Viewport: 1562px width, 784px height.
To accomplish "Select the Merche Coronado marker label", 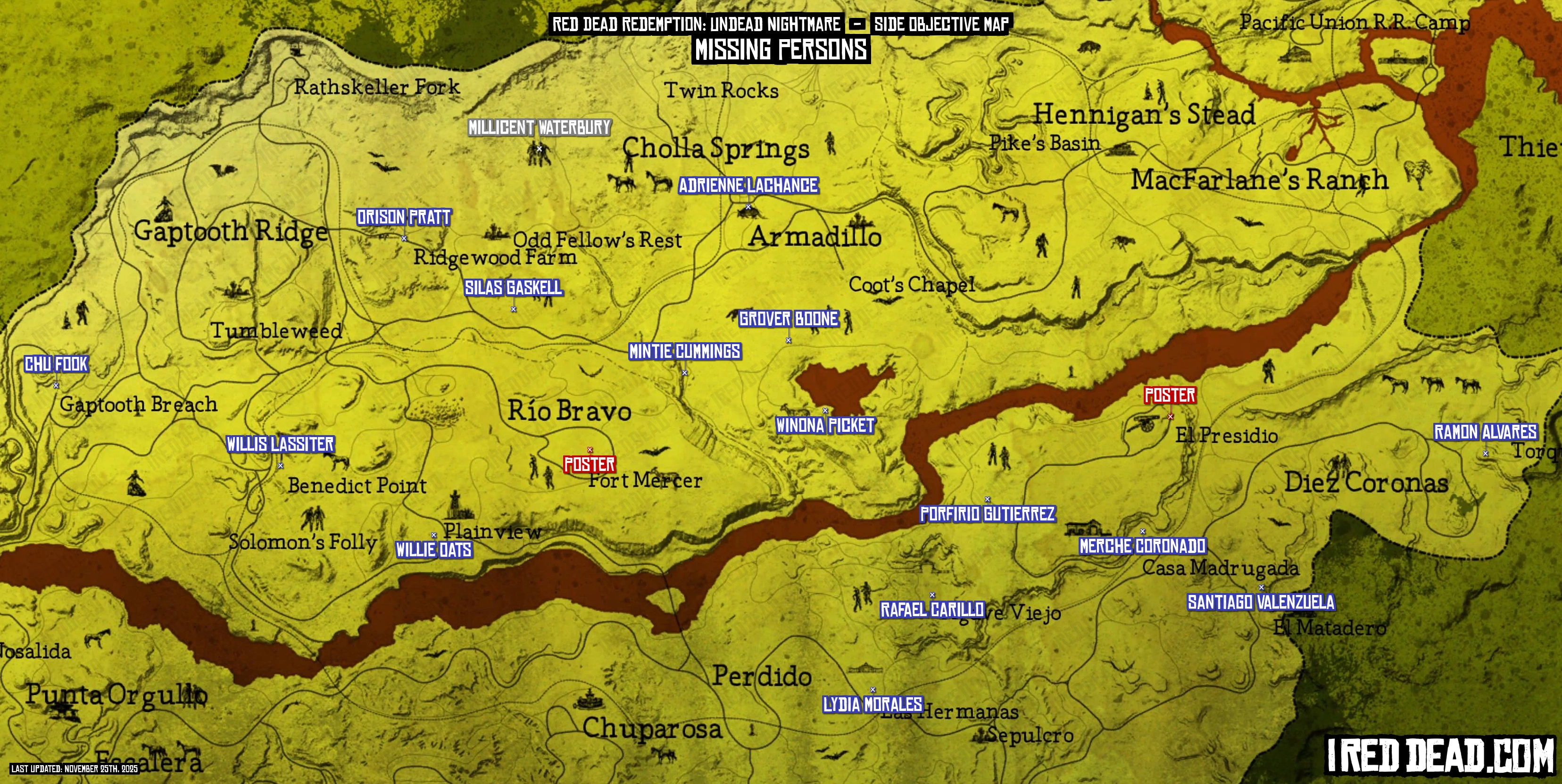I will point(1142,546).
